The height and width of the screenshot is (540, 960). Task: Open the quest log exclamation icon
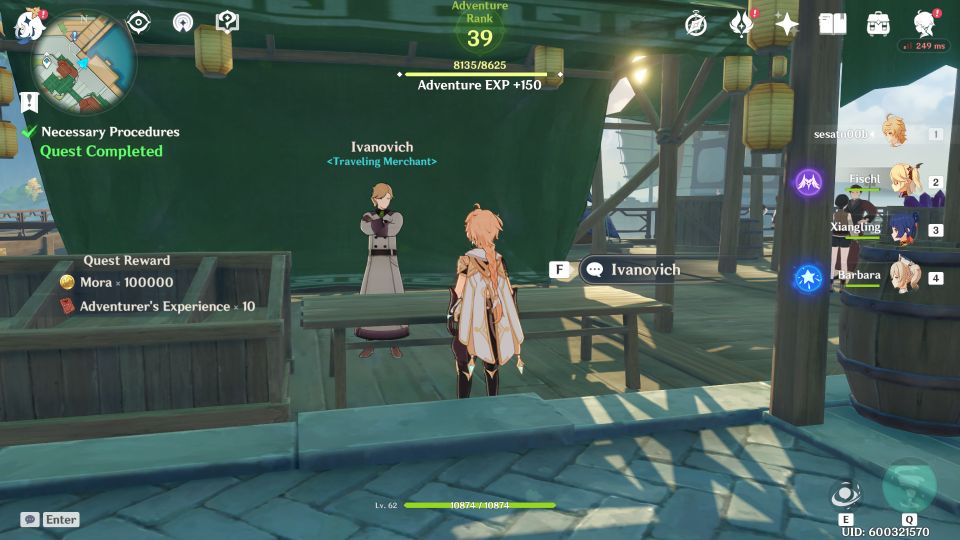click(29, 101)
